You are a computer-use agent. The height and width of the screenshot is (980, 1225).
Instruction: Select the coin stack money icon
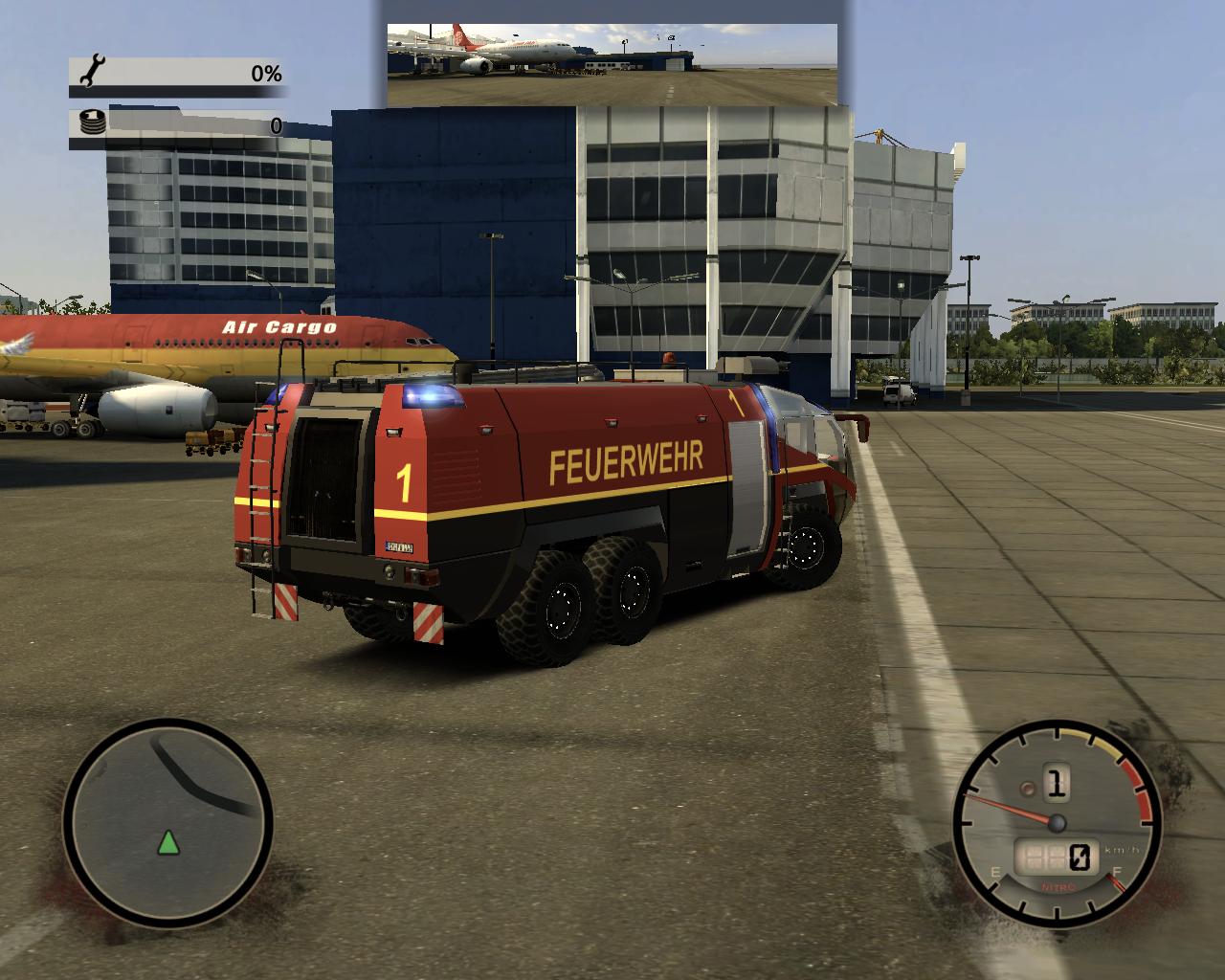(93, 122)
